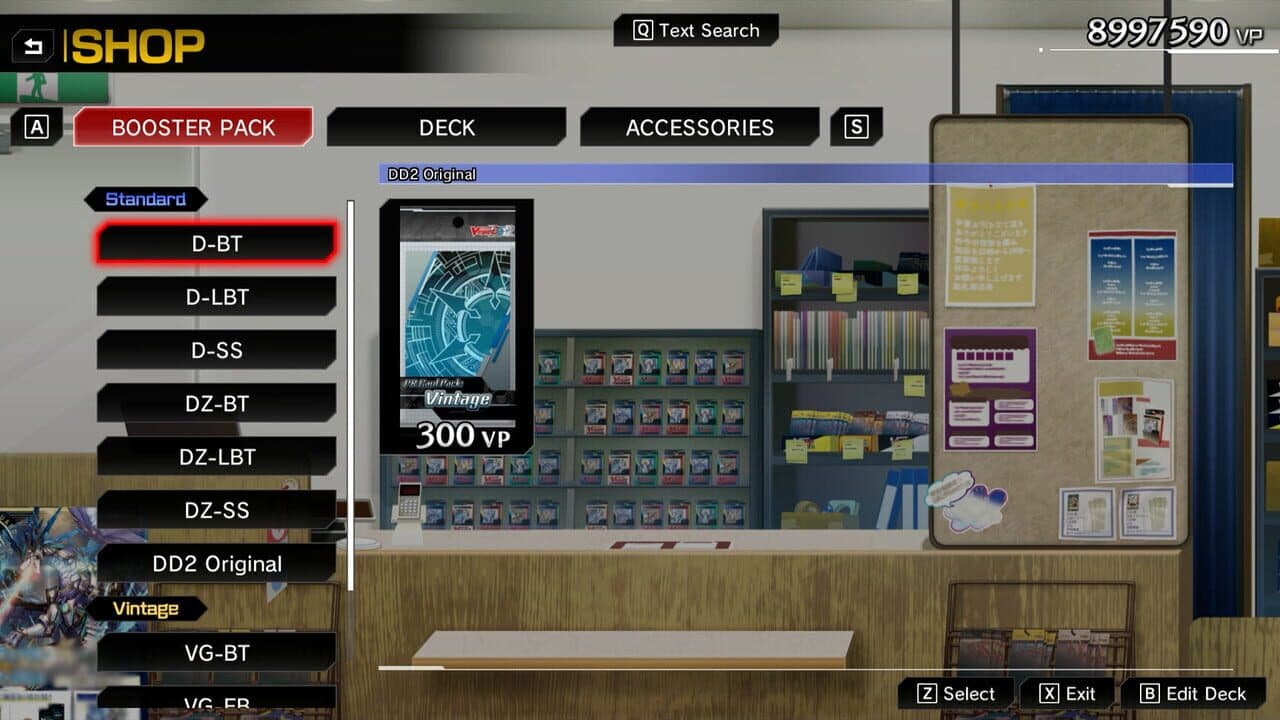Click the A shoulder button icon
This screenshot has width=1280, height=720.
[38, 127]
